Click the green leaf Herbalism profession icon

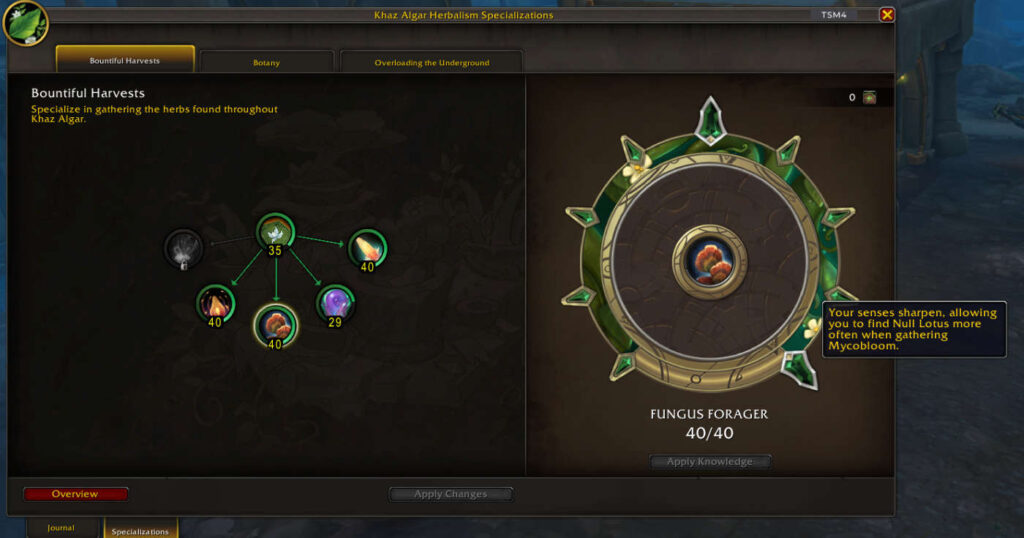(x=23, y=22)
